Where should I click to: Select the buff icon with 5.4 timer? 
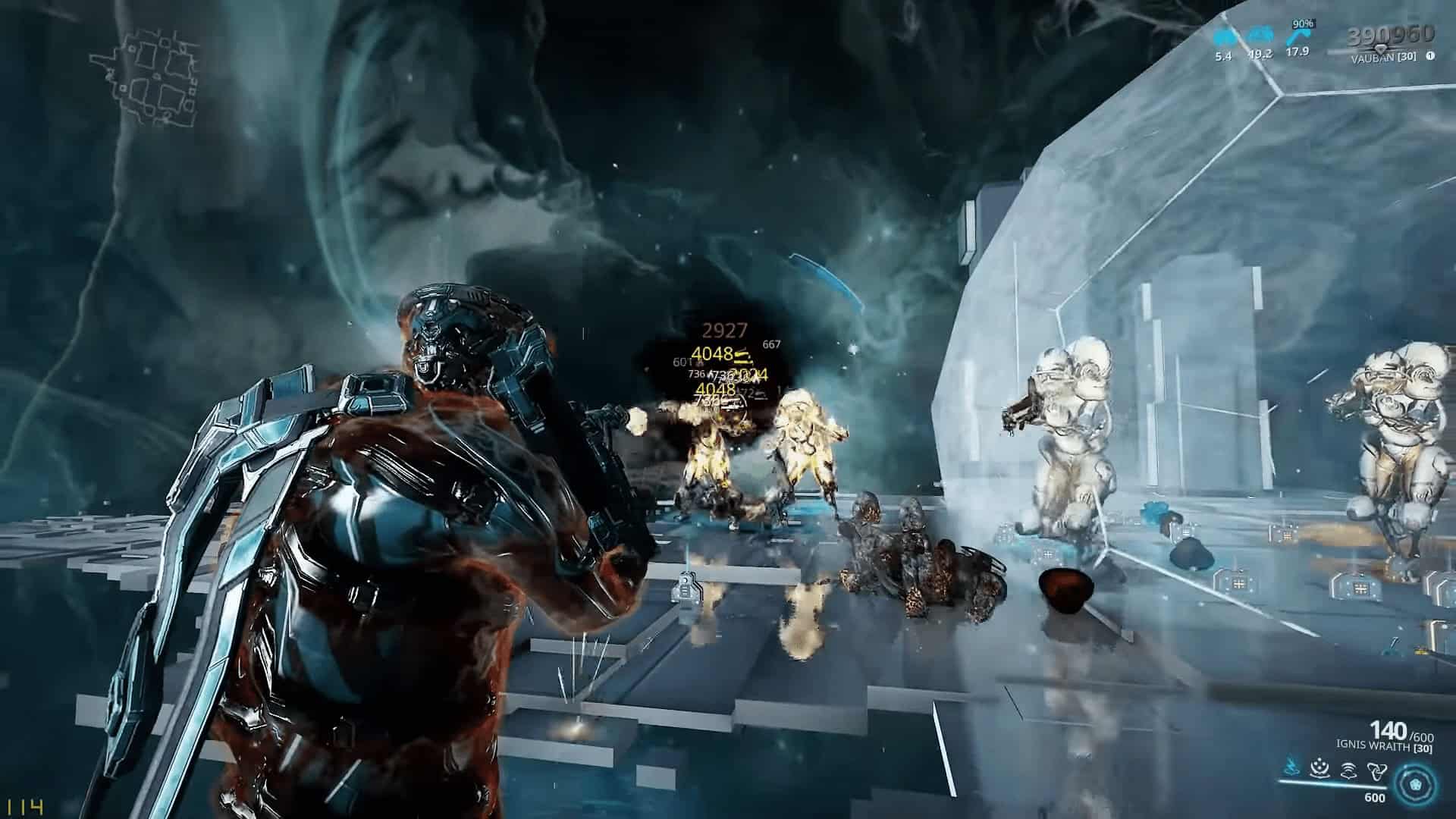tap(1222, 36)
